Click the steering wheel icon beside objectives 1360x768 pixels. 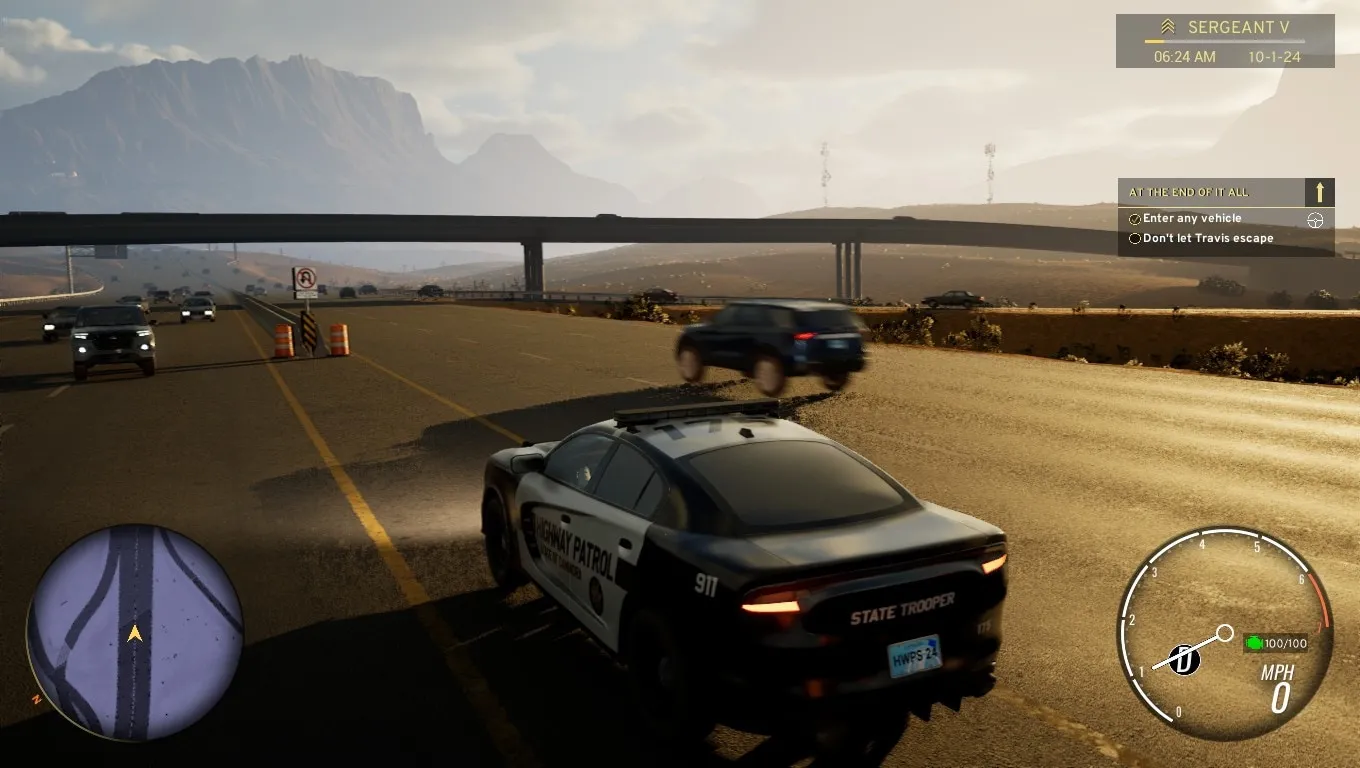point(1315,220)
